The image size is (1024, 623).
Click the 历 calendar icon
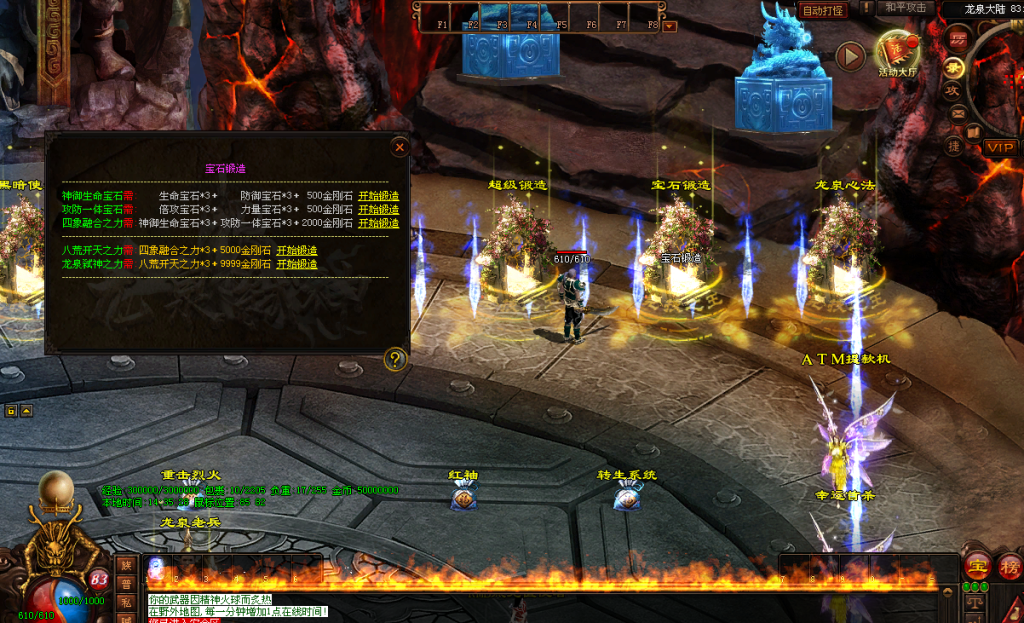coord(957,39)
